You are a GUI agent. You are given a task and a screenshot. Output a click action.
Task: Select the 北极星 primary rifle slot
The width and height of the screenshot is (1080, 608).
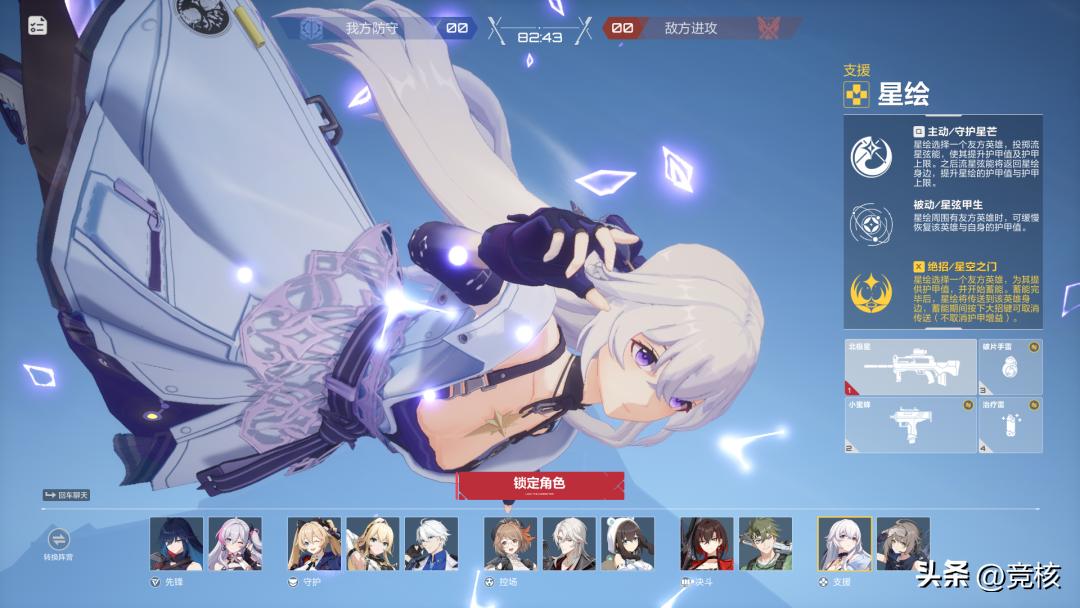(x=909, y=367)
